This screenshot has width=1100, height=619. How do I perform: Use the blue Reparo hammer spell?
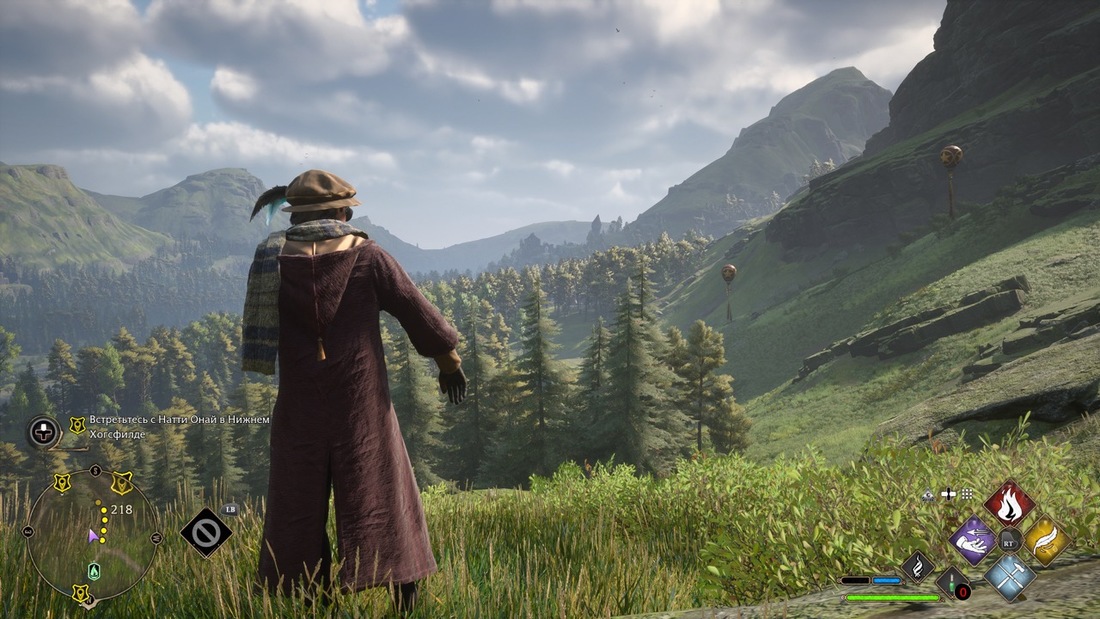point(1009,577)
